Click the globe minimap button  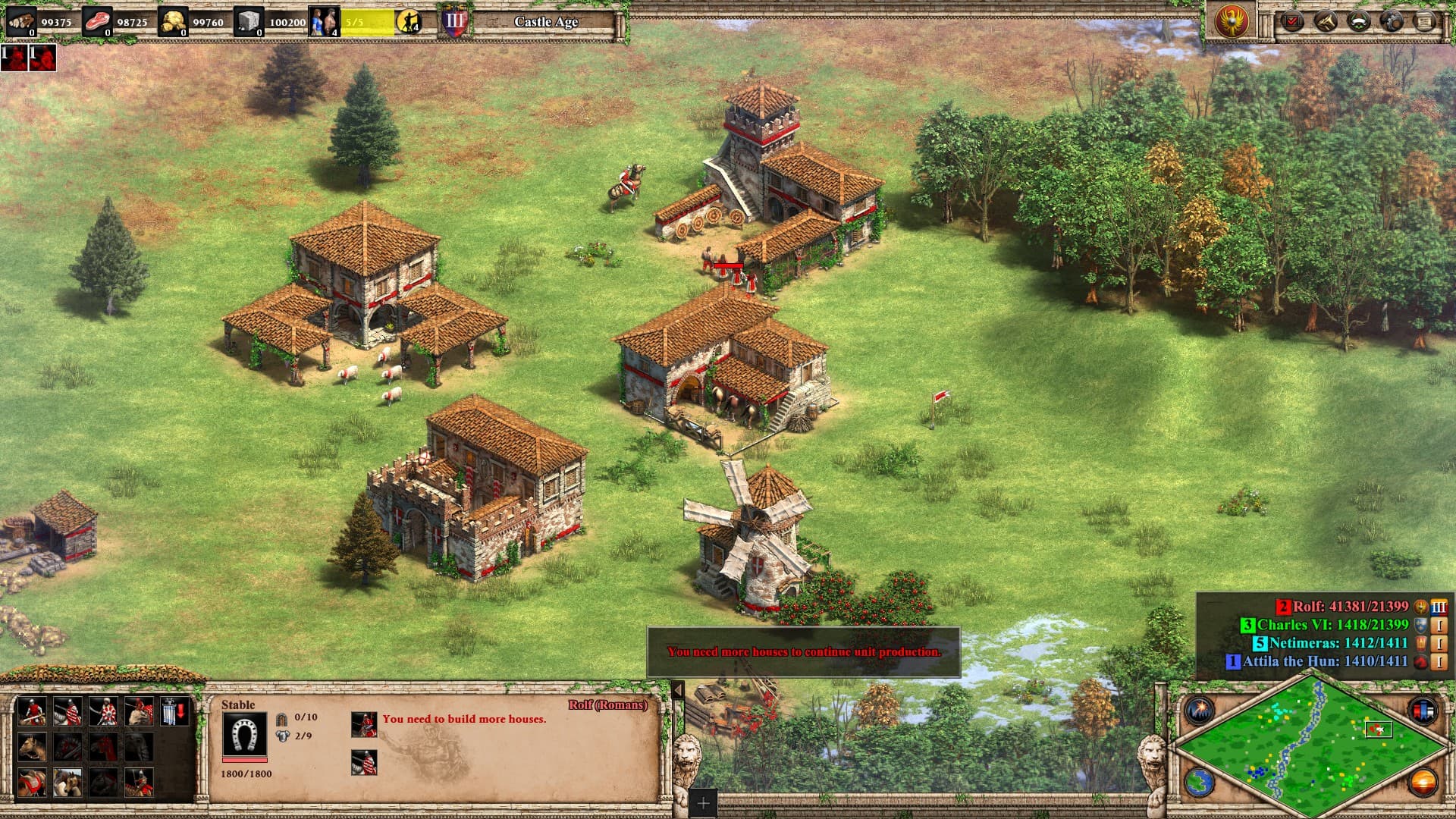point(1200,782)
